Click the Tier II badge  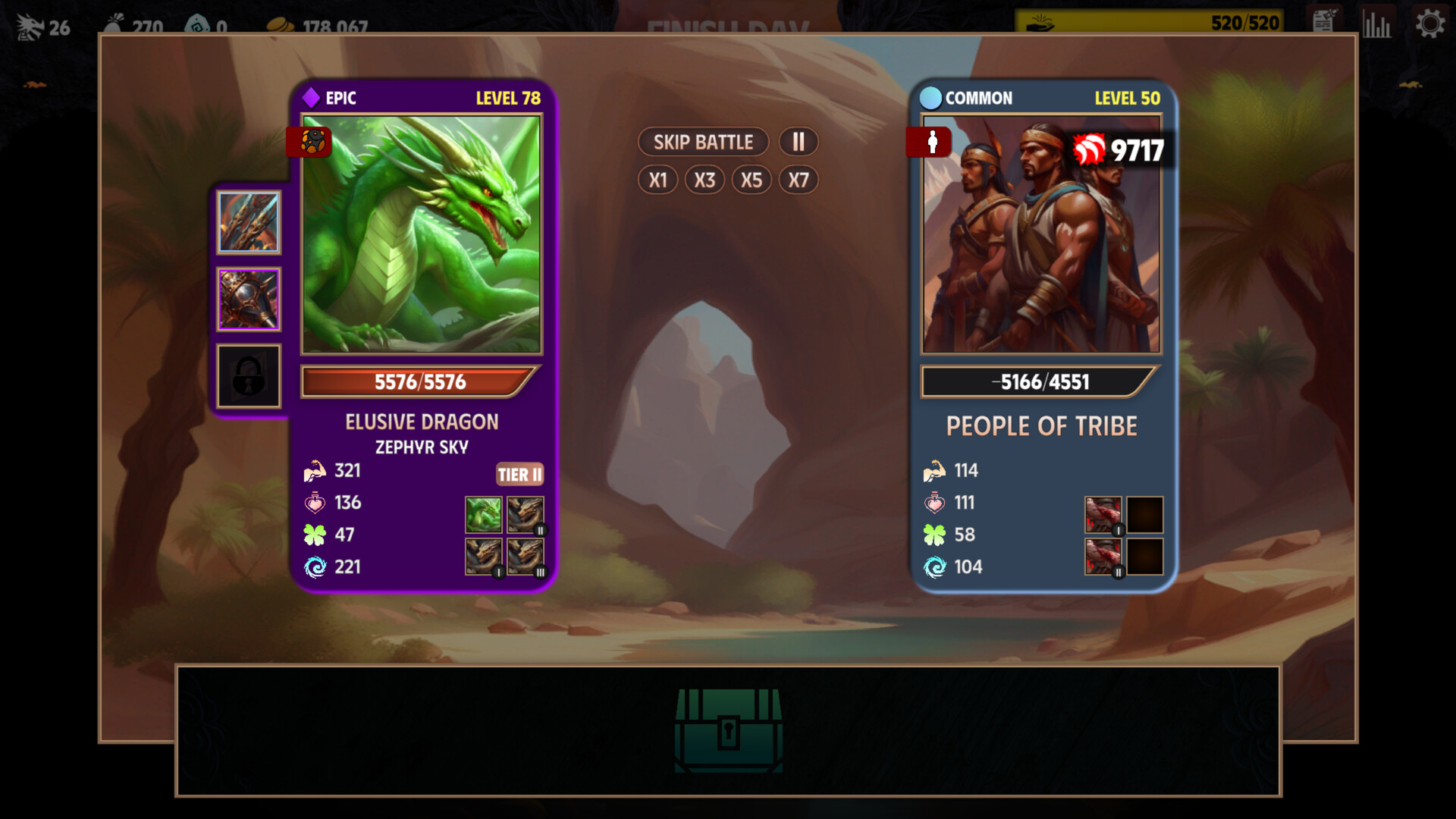click(x=519, y=474)
